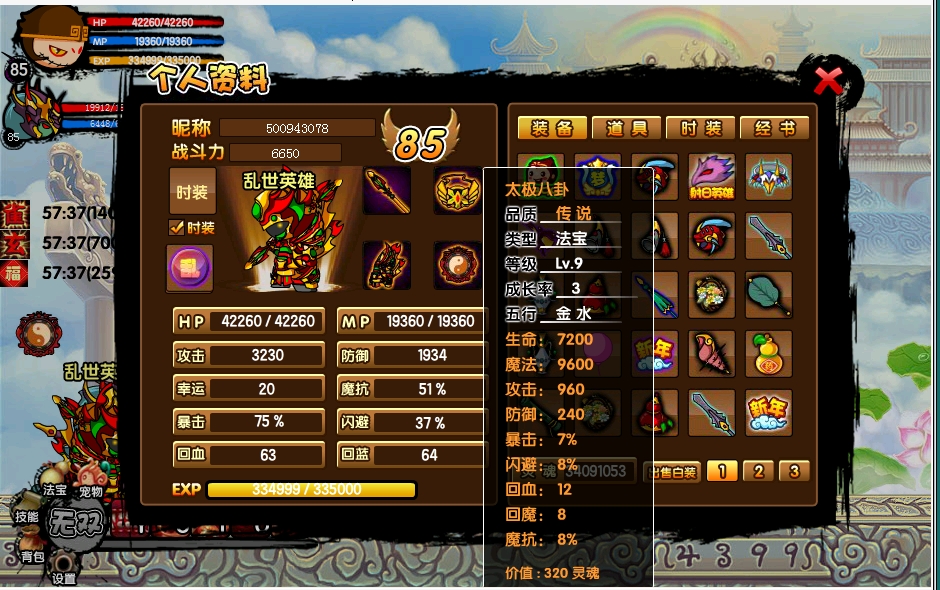Close the character info panel
The height and width of the screenshot is (590, 940).
(828, 80)
